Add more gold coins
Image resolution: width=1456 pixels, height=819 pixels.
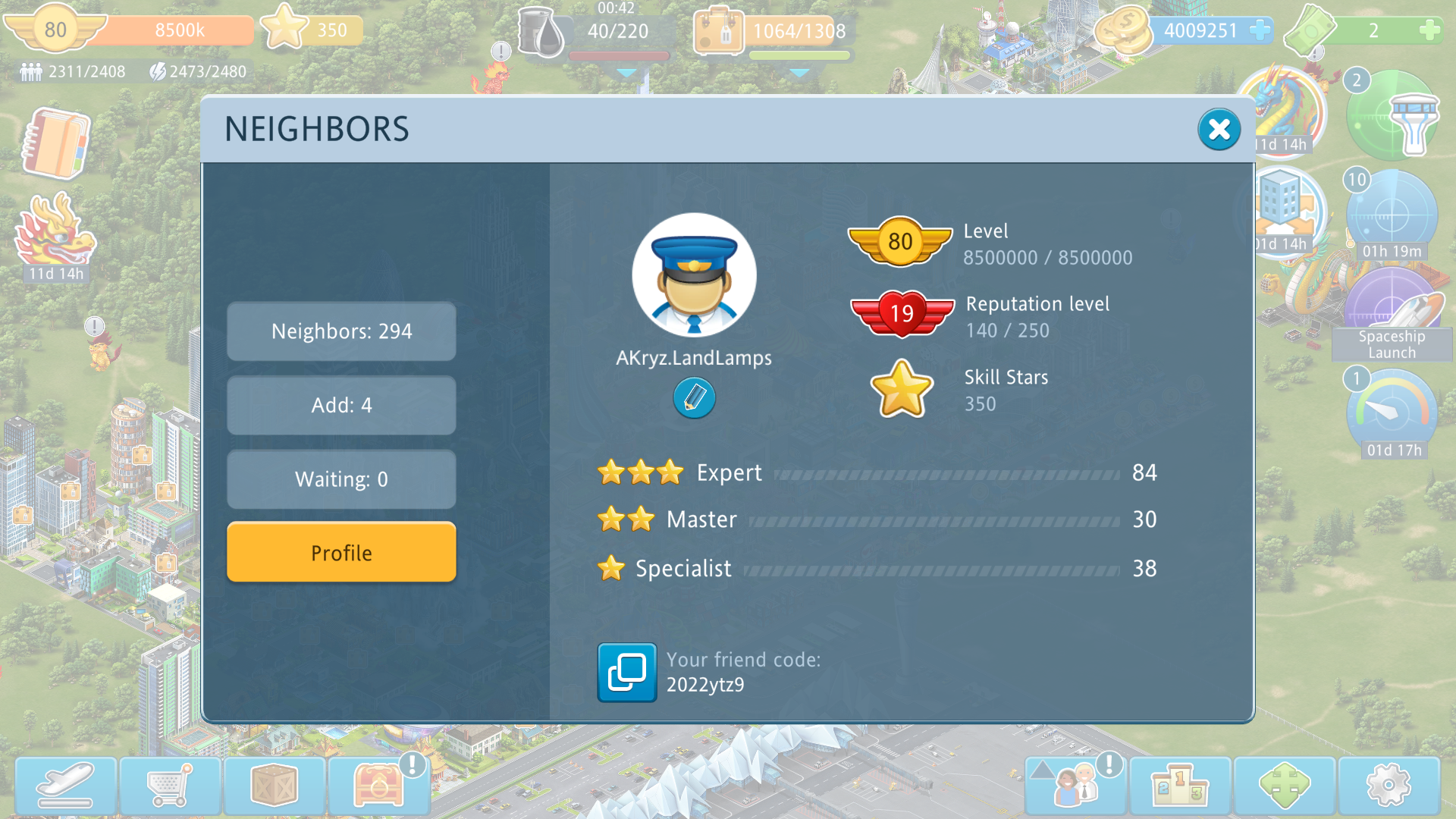click(1260, 30)
